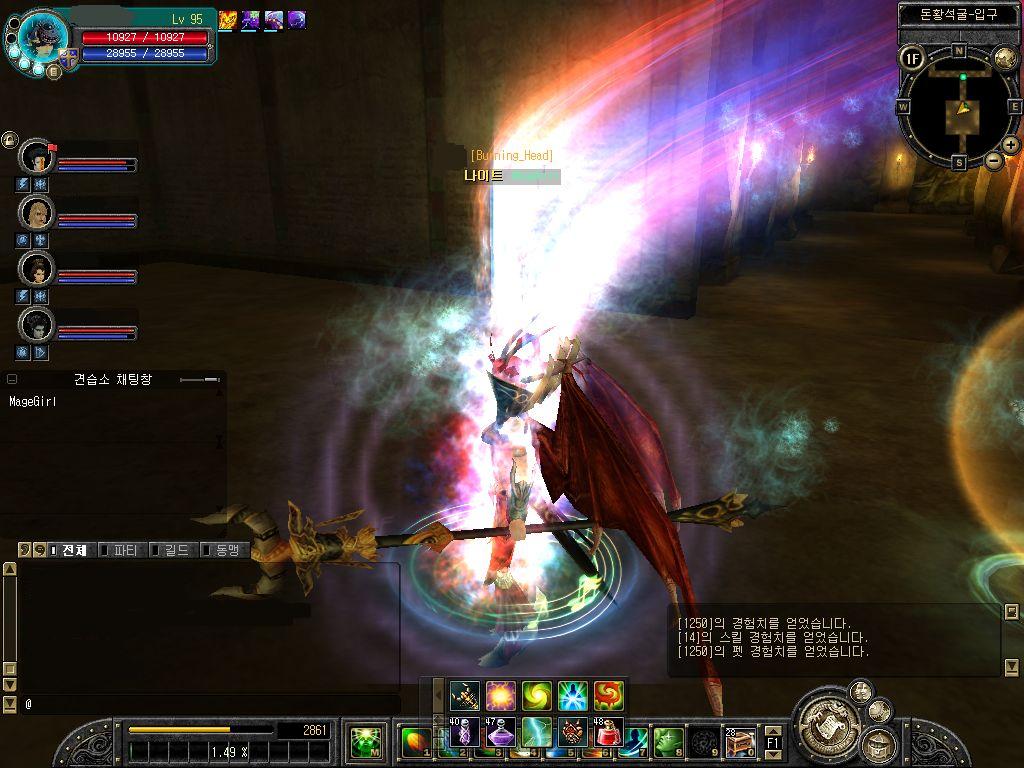This screenshot has height=768, width=1024.
Task: Switch to the 파티 chat tab
Action: 122,550
